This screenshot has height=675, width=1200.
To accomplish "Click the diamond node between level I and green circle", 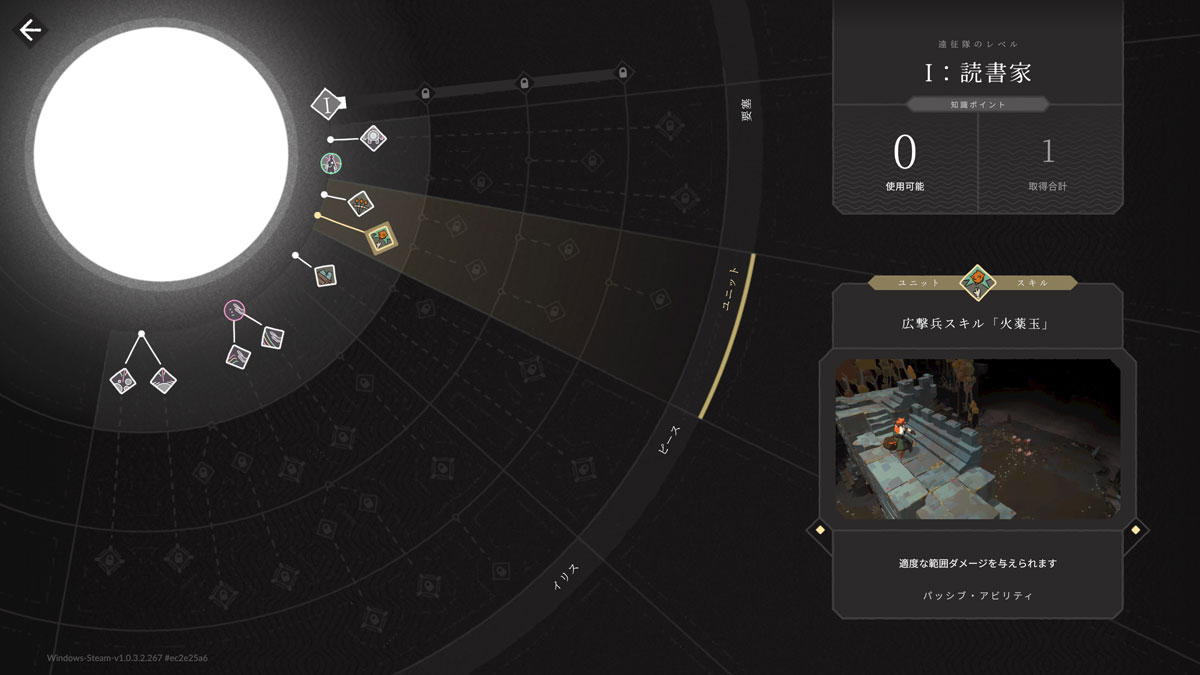I will (x=373, y=137).
